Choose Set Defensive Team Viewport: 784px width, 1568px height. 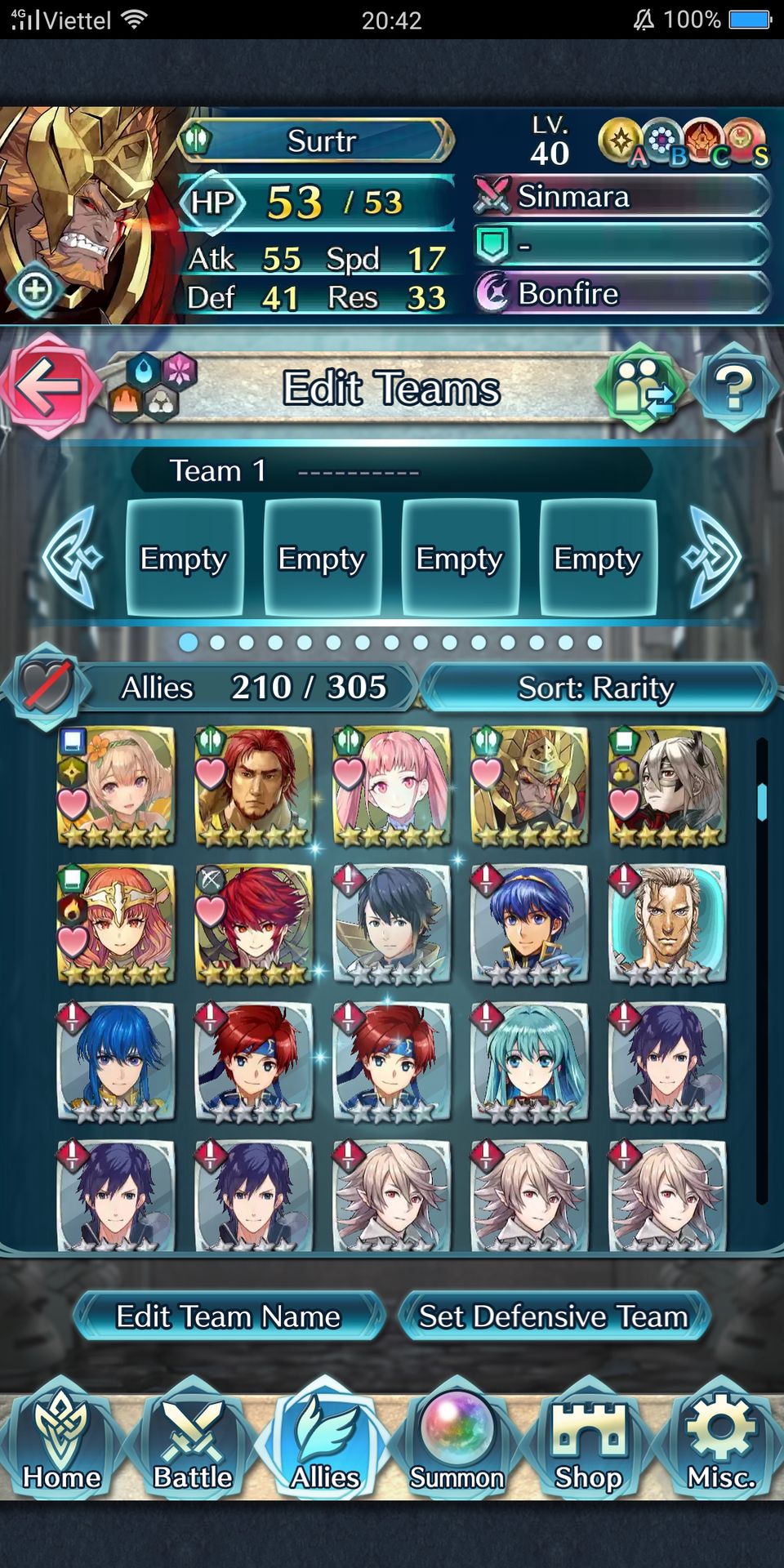pyautogui.click(x=554, y=1316)
